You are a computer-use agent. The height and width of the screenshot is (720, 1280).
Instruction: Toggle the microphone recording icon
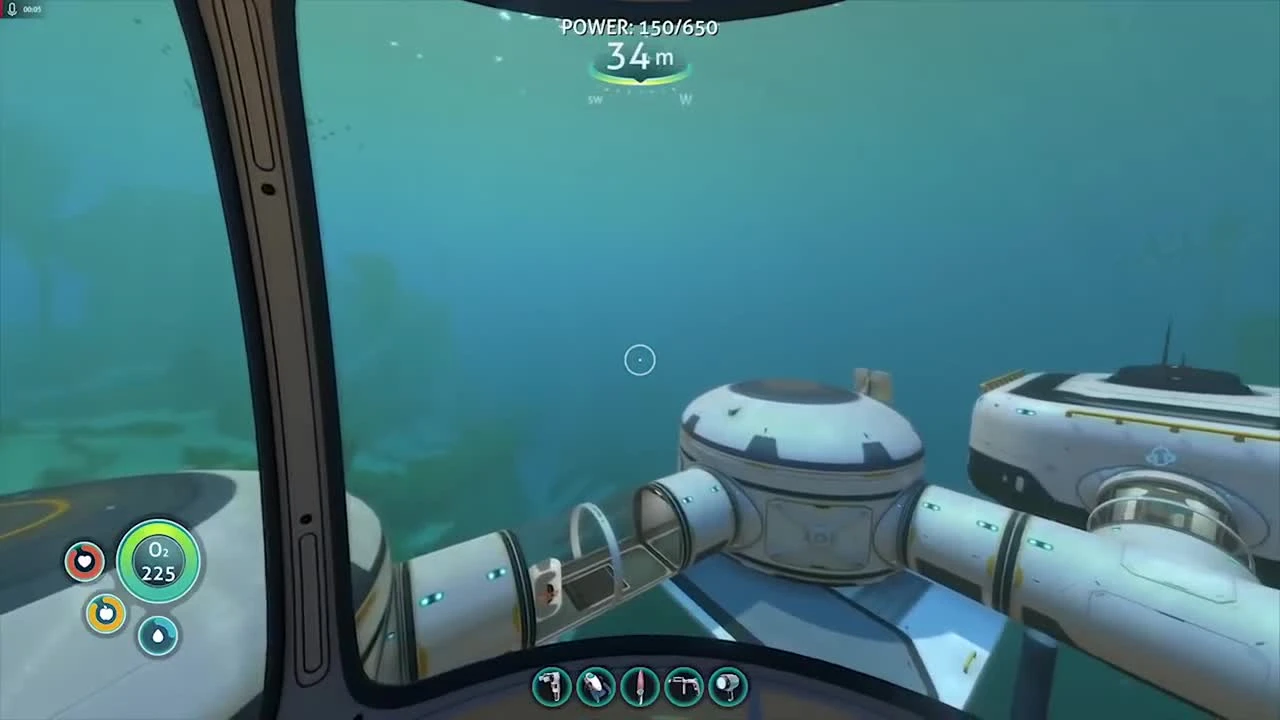(11, 9)
